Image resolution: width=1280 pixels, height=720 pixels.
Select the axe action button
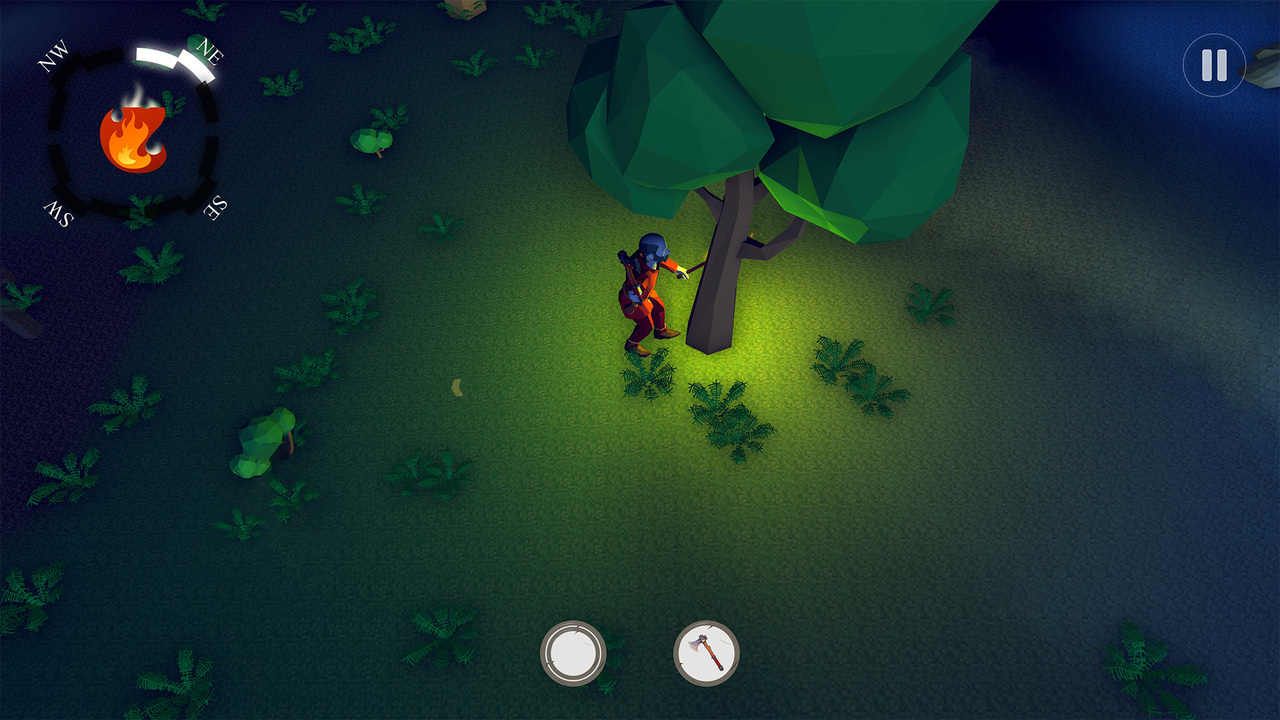(x=707, y=651)
